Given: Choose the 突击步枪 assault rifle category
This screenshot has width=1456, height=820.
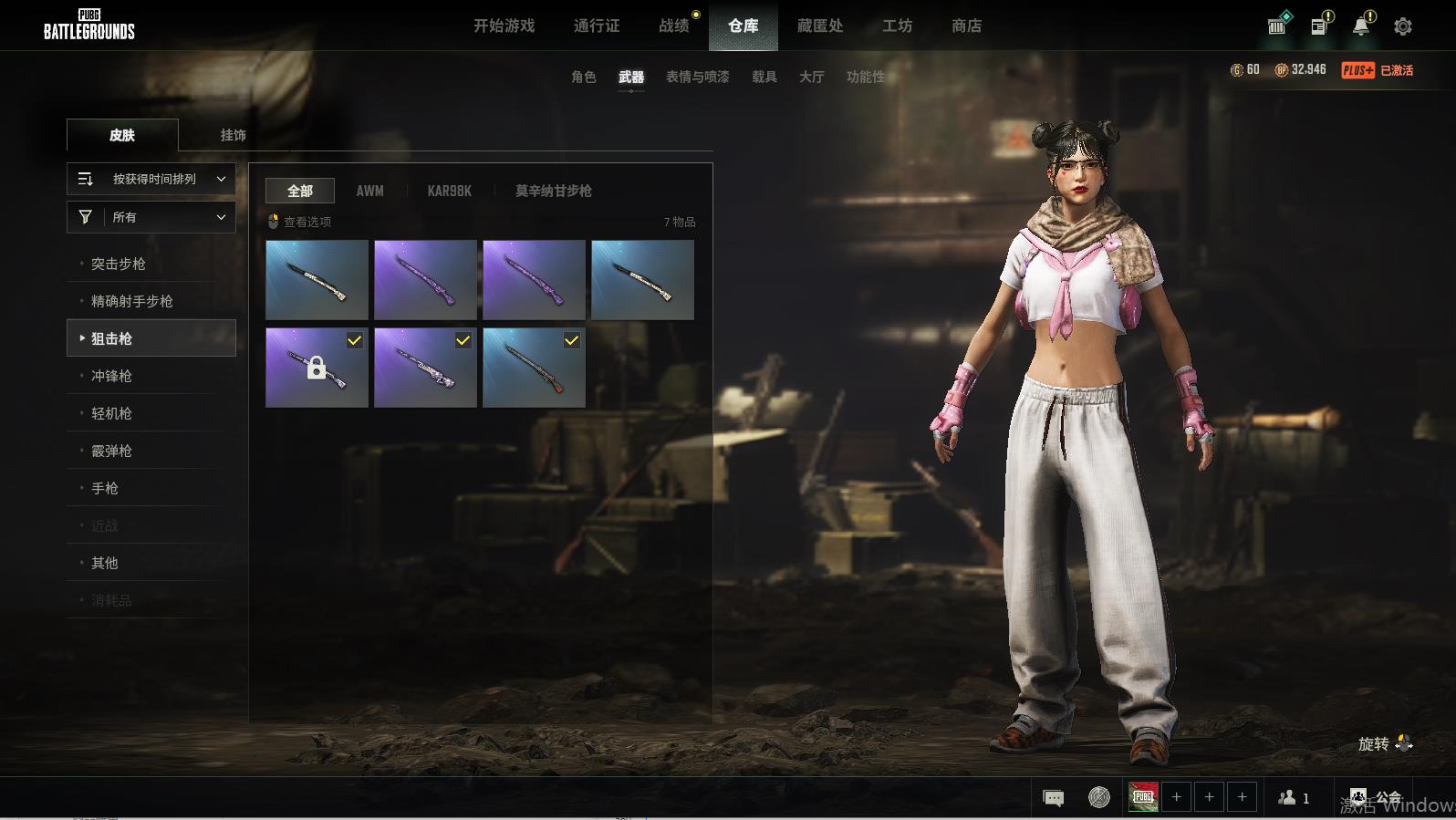Looking at the screenshot, I should coord(119,264).
